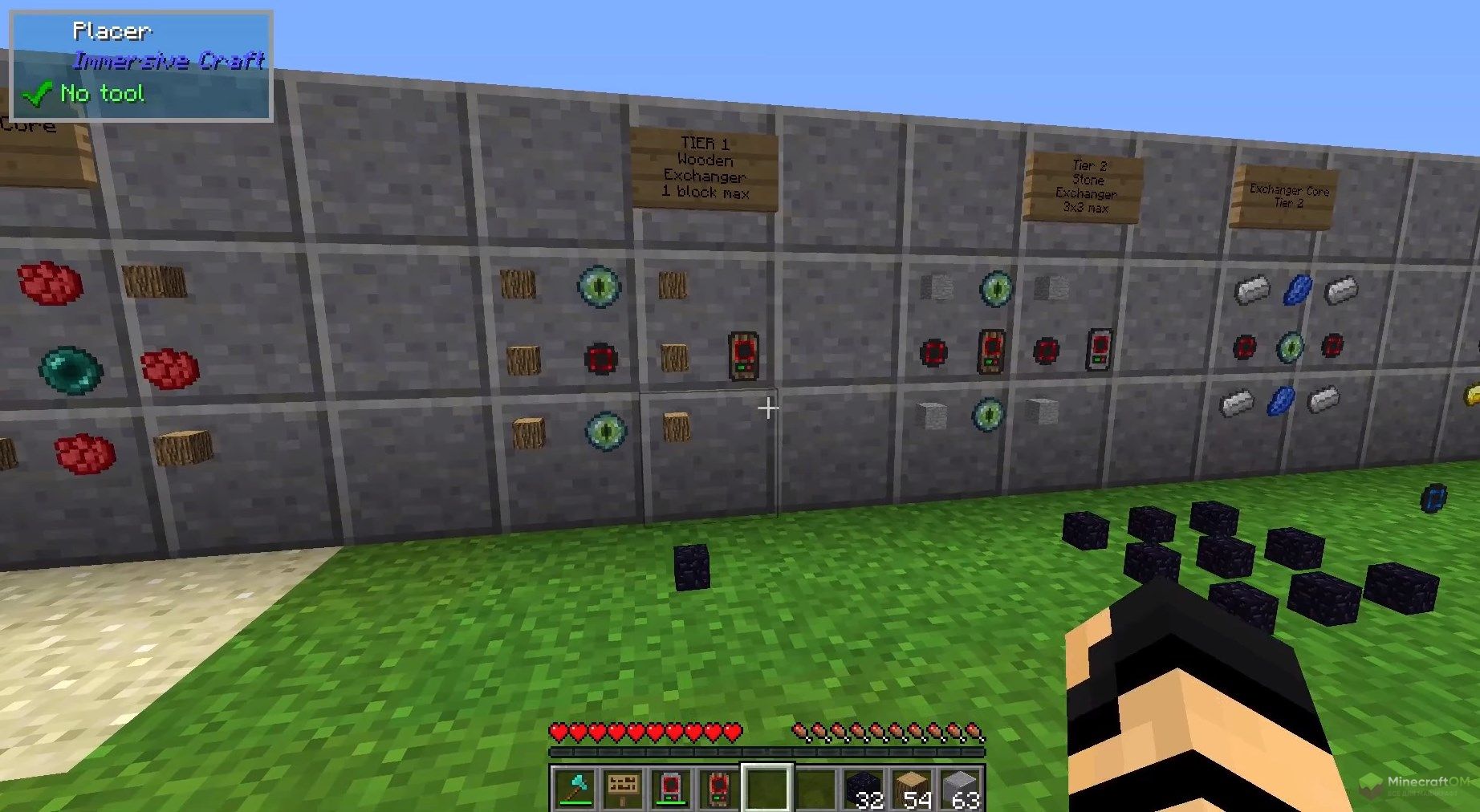The width and height of the screenshot is (1480, 812).
Task: Select the diamond axe hotbar slot
Action: coord(575,788)
